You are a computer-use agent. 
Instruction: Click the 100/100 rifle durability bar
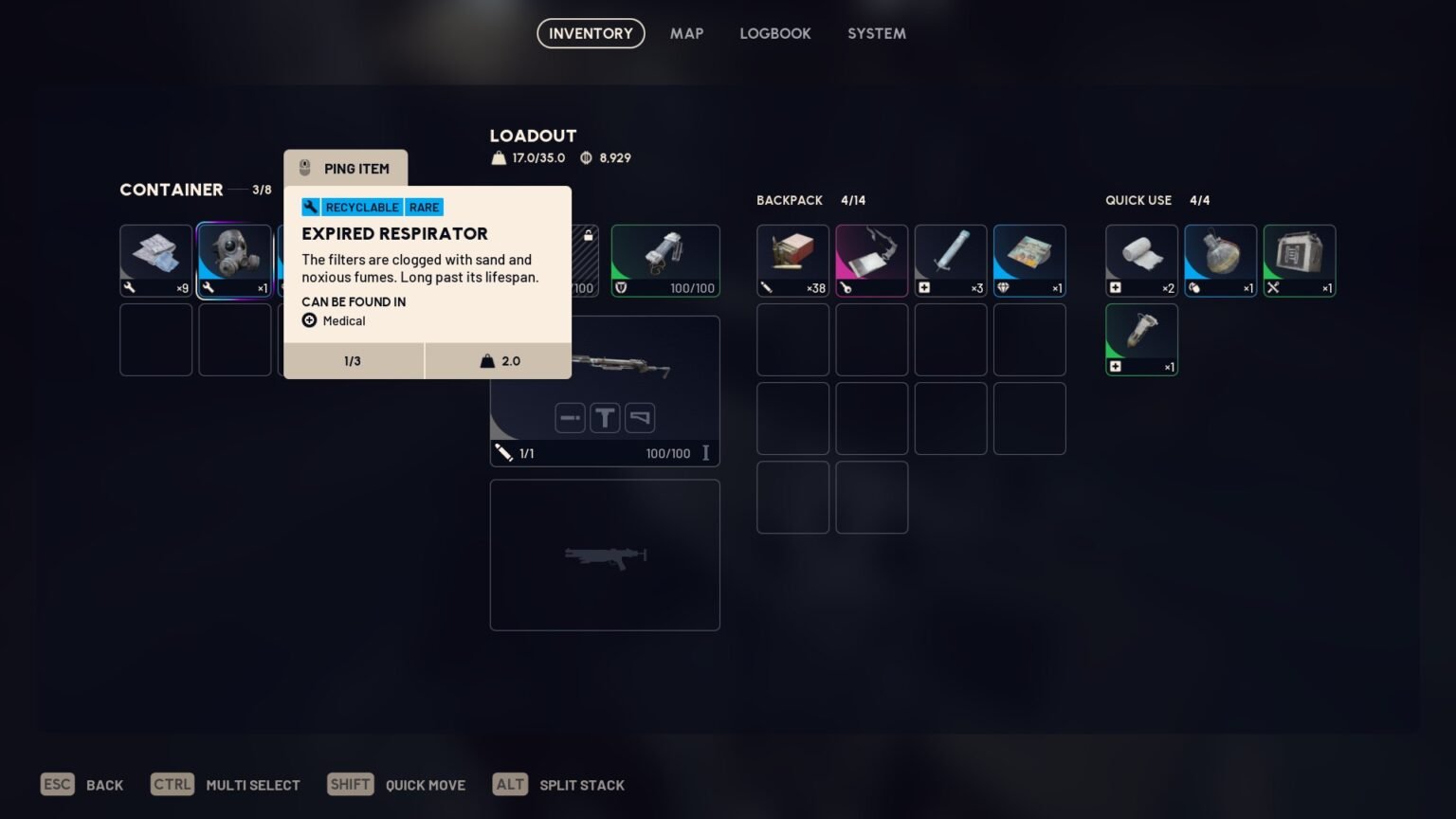pos(667,453)
